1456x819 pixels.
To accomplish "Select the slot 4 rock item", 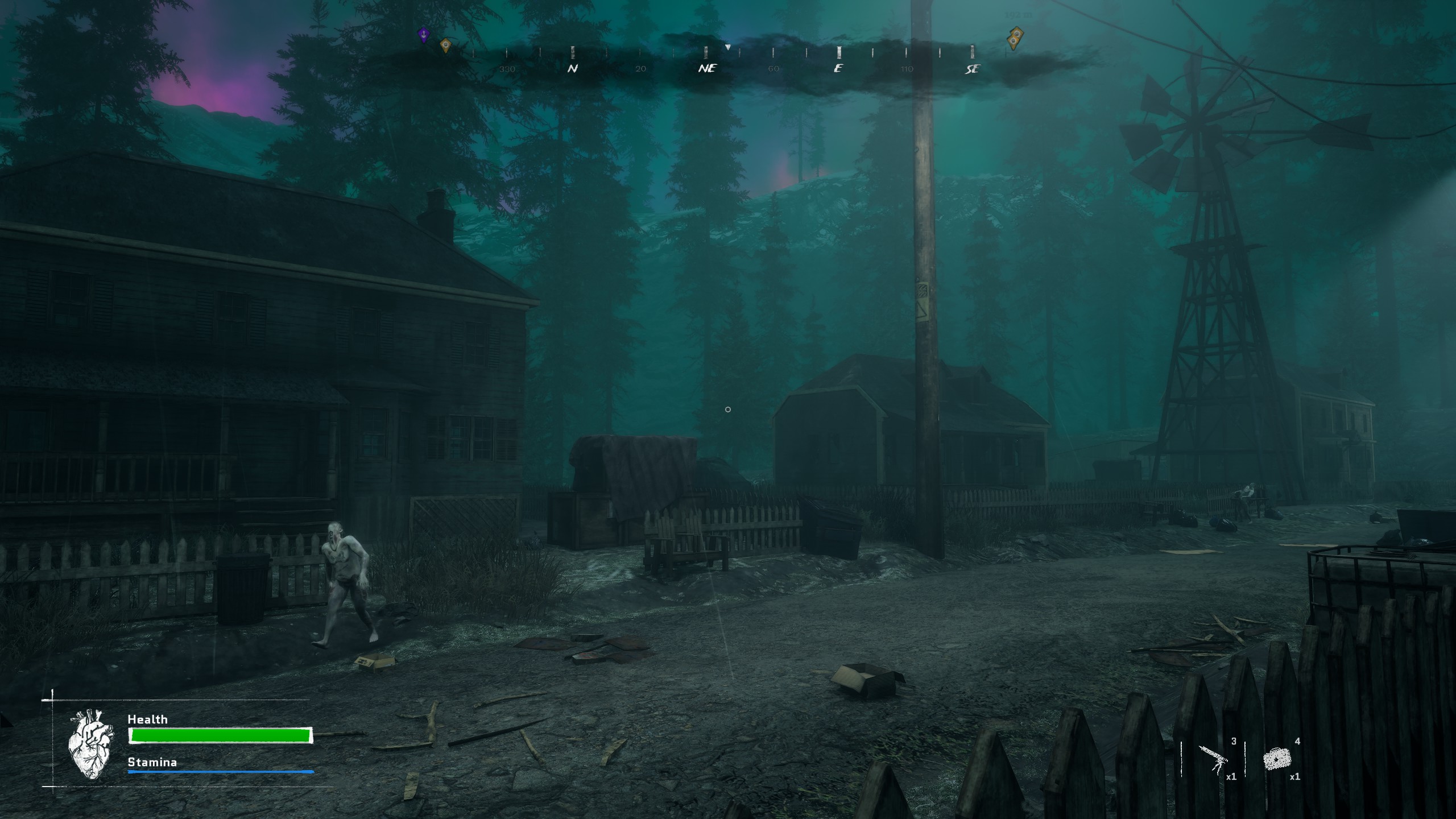I will pos(1276,759).
